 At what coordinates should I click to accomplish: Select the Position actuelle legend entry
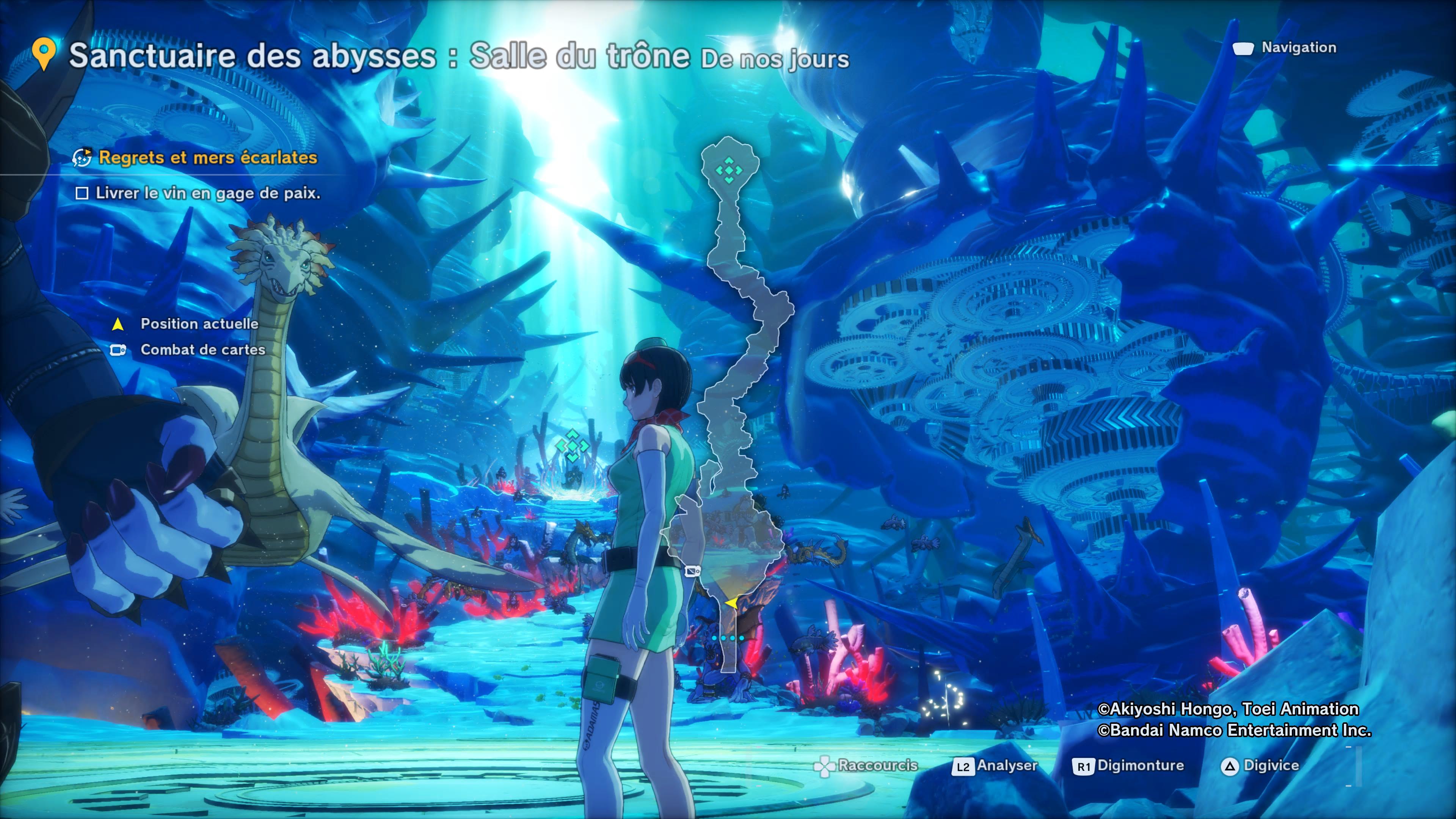pyautogui.click(x=199, y=324)
